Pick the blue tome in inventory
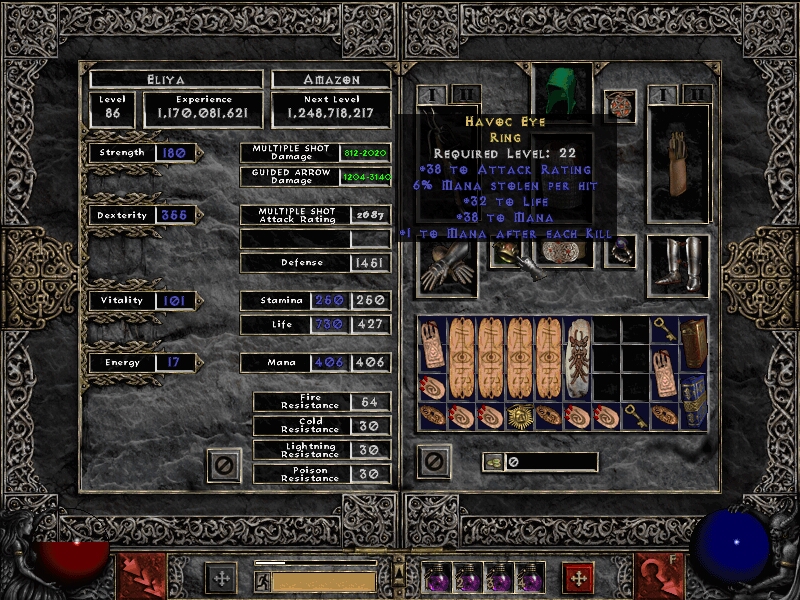 point(692,397)
